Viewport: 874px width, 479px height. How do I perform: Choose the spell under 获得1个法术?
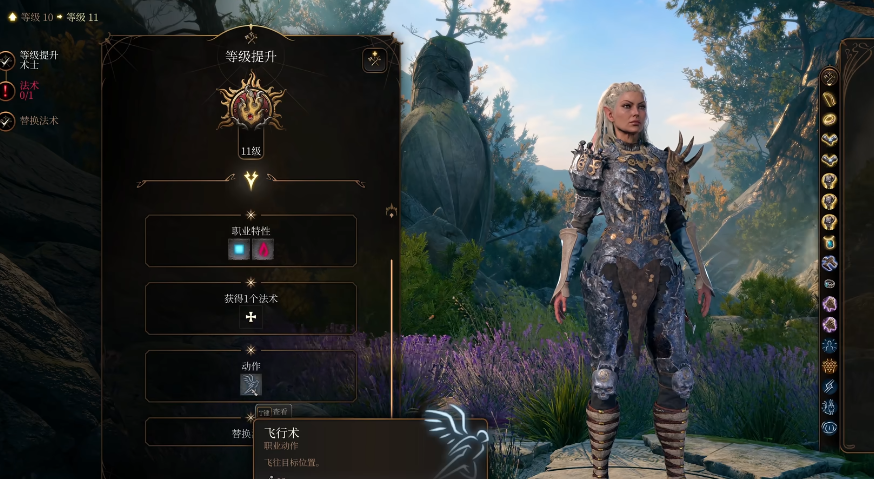point(251,317)
